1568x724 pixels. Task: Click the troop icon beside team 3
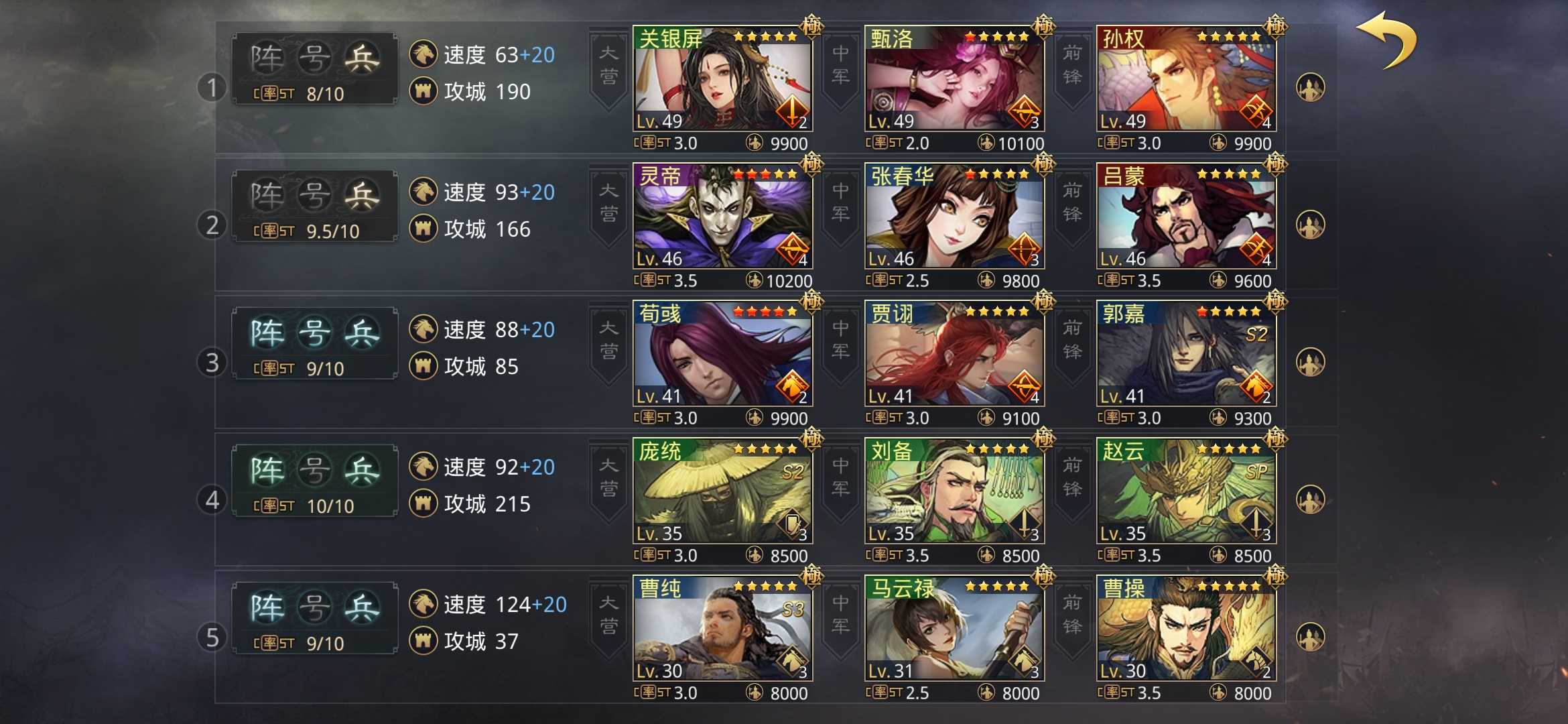click(1310, 363)
